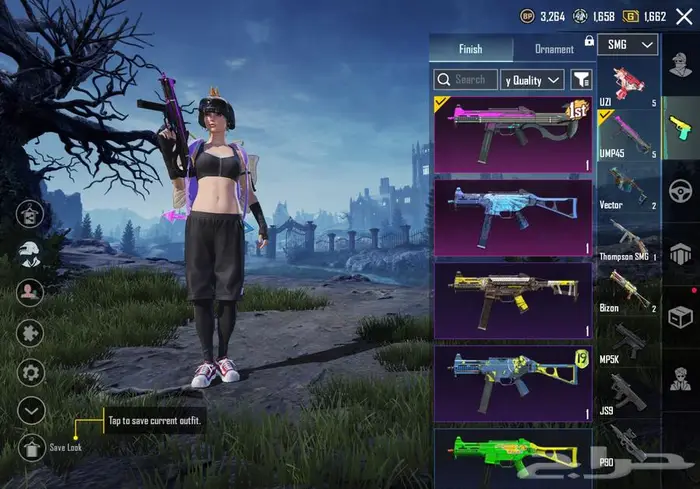Choose the black and yellow UMP45 skin

tap(513, 300)
